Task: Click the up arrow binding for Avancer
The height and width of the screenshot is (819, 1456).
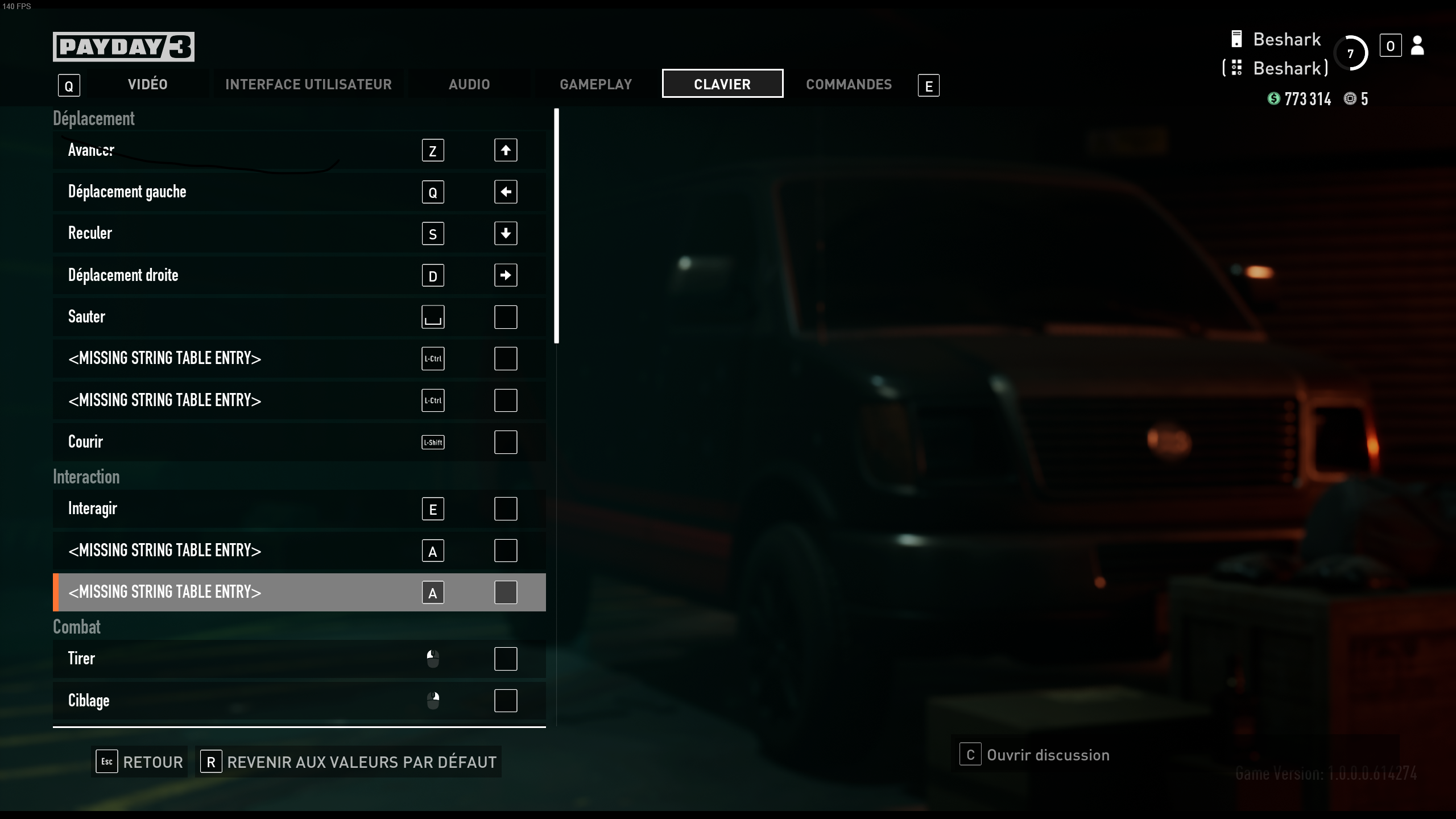Action: coord(505,150)
